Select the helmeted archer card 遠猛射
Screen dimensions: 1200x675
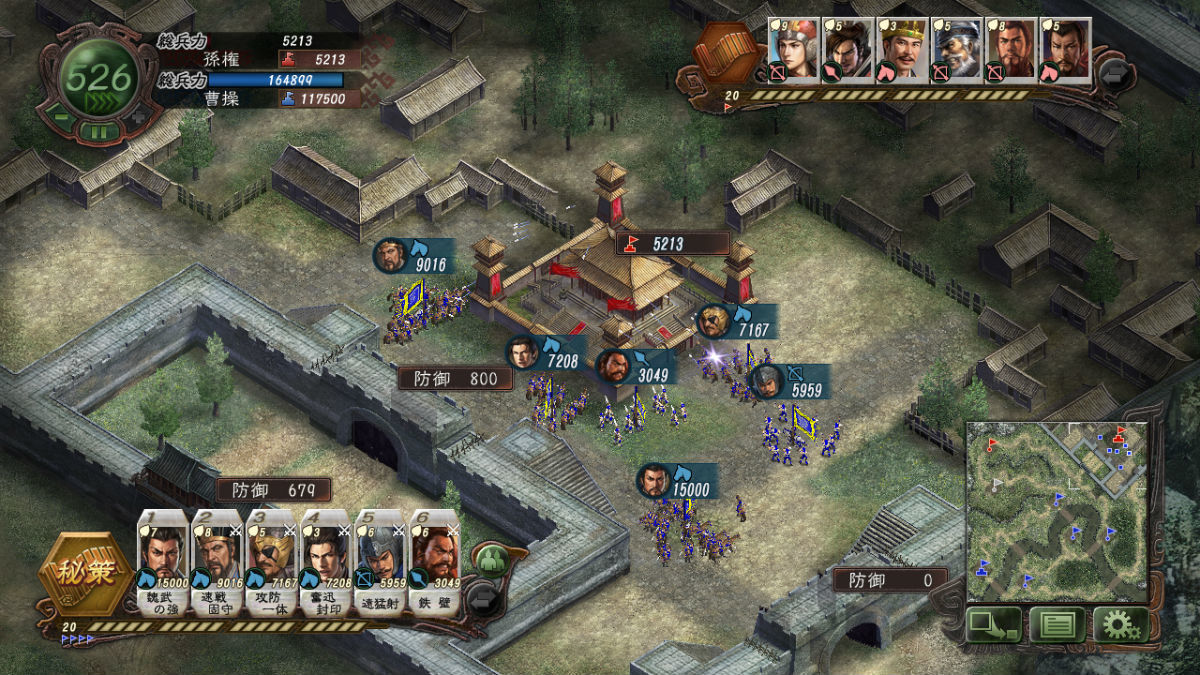(380, 561)
